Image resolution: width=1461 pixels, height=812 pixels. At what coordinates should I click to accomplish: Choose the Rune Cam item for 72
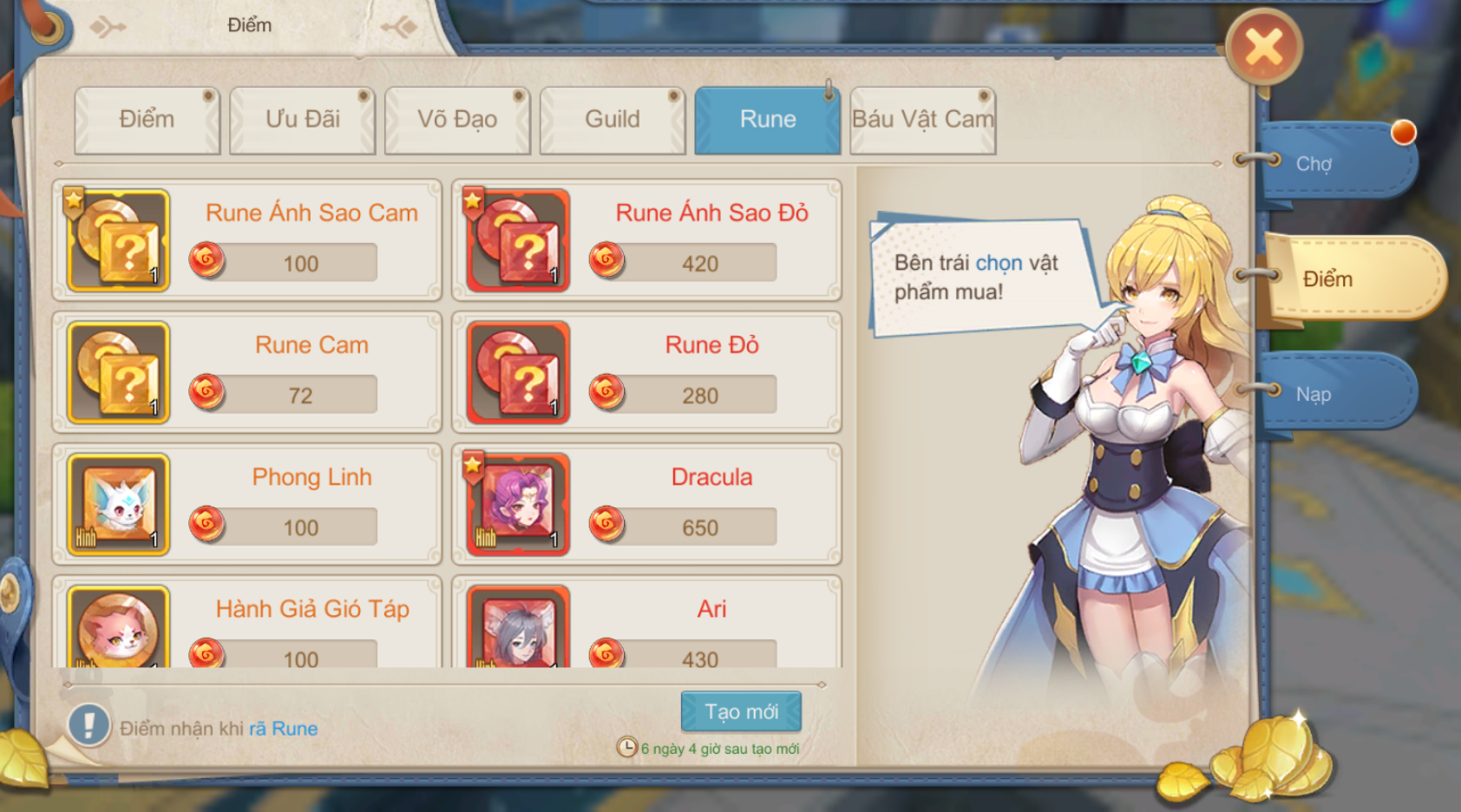(247, 372)
